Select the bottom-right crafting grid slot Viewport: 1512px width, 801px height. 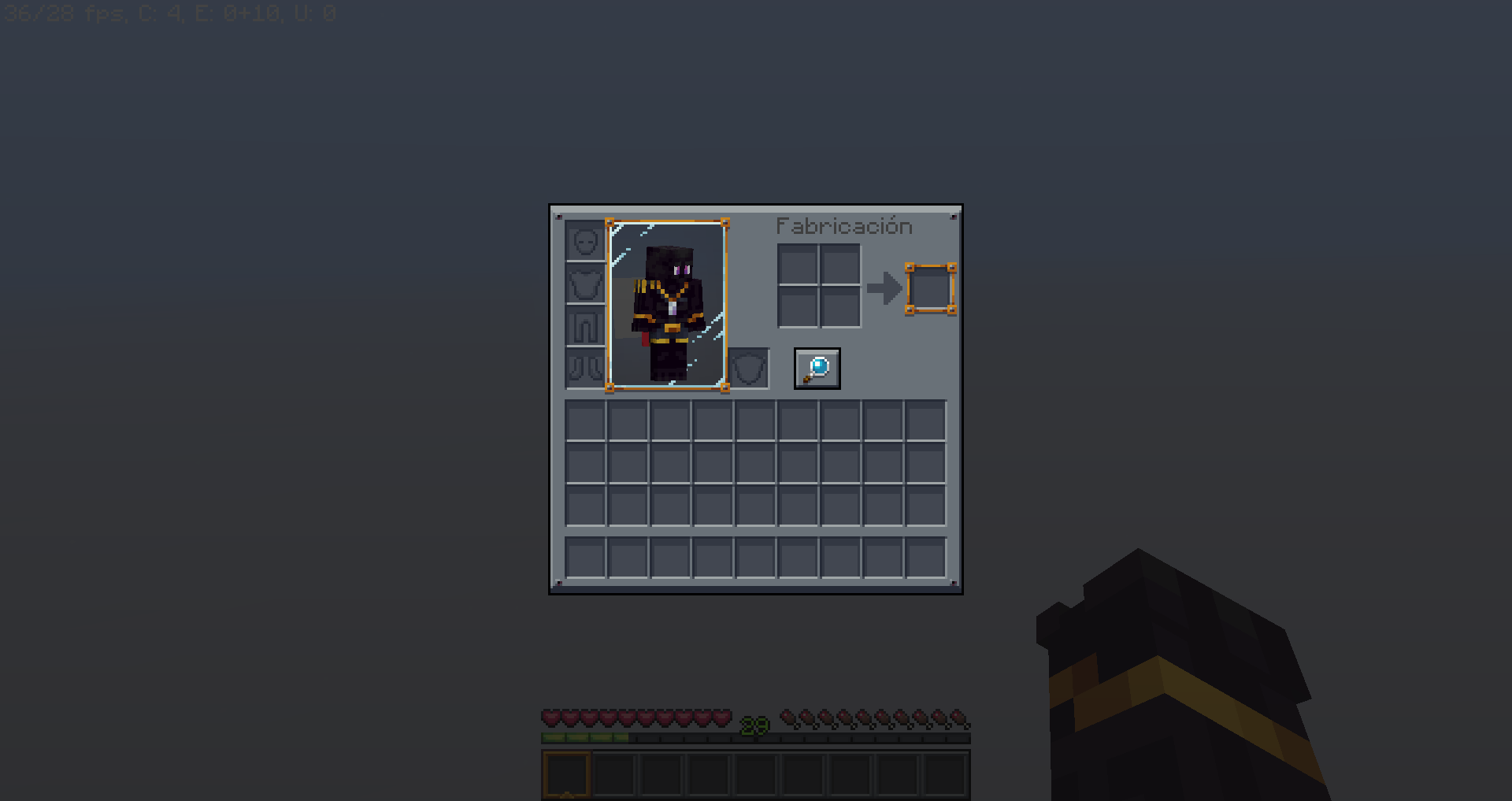(841, 309)
